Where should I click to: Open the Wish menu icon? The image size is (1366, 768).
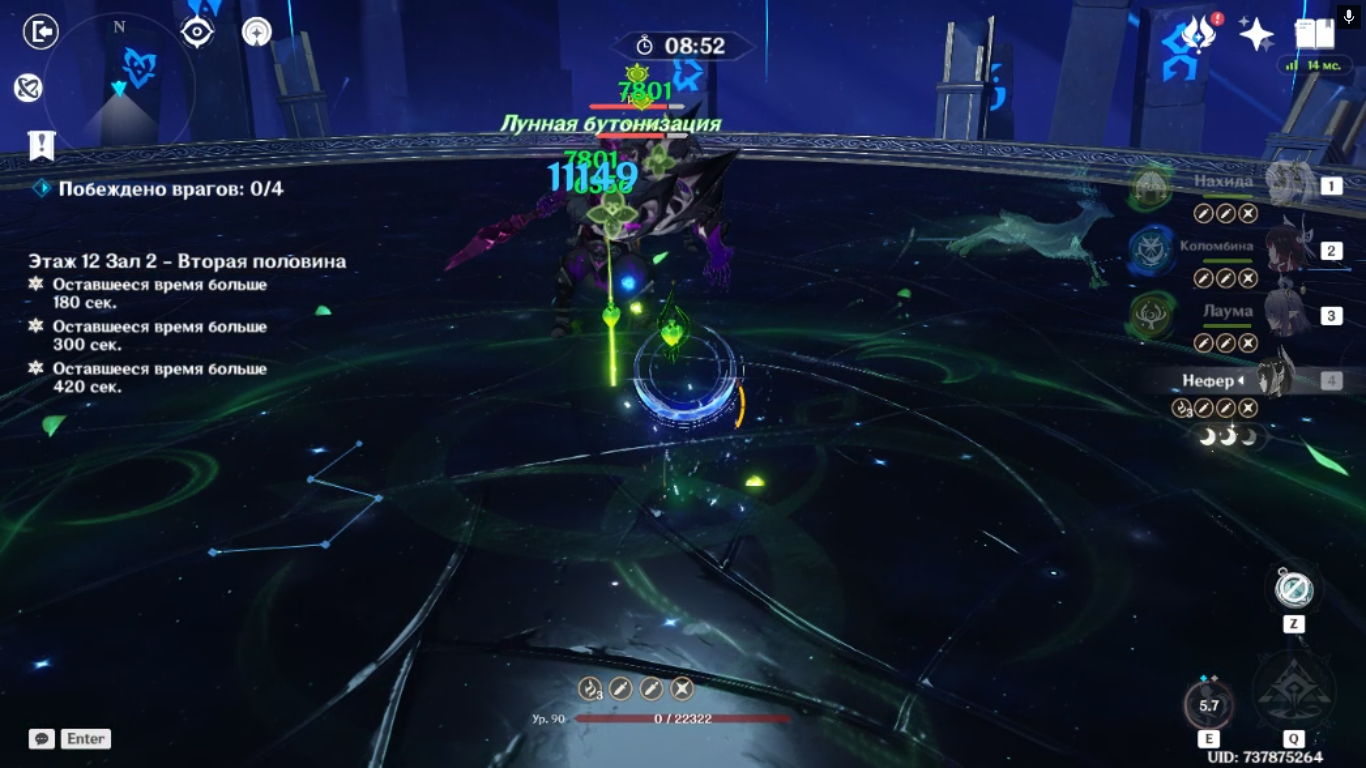[x=1198, y=34]
